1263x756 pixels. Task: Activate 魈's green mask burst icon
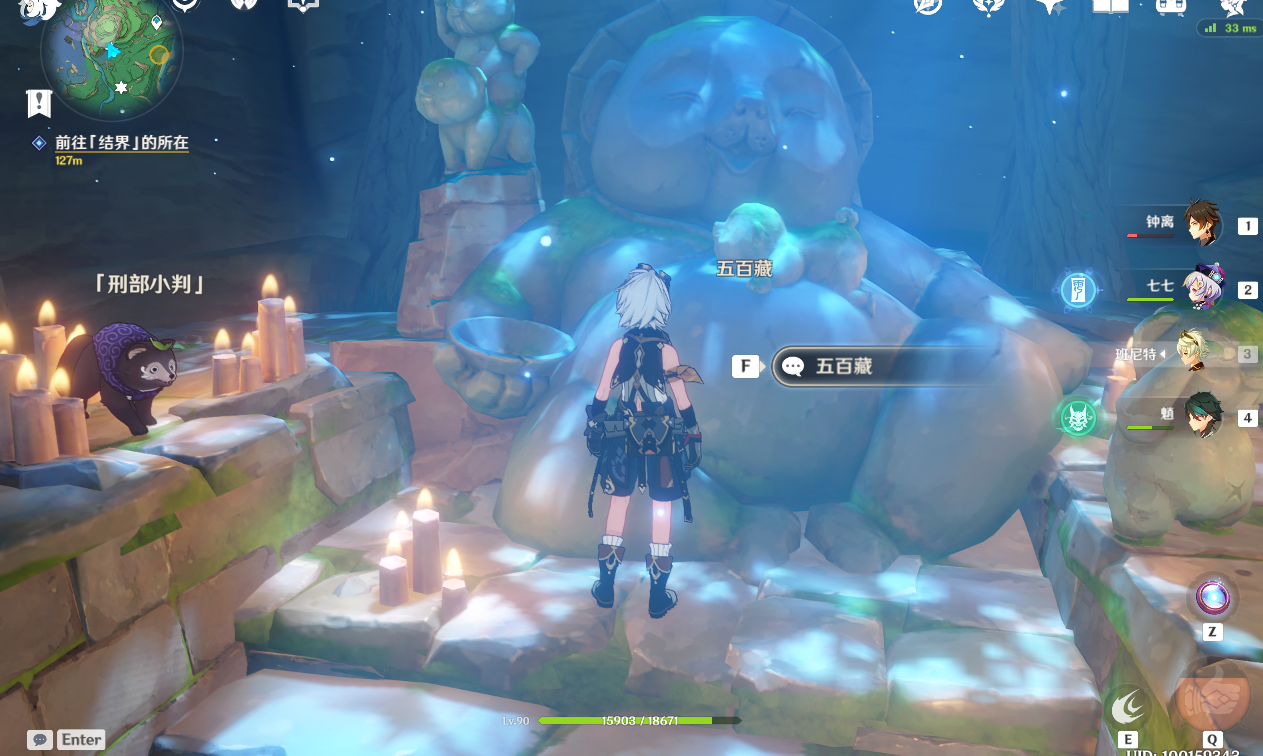1078,417
